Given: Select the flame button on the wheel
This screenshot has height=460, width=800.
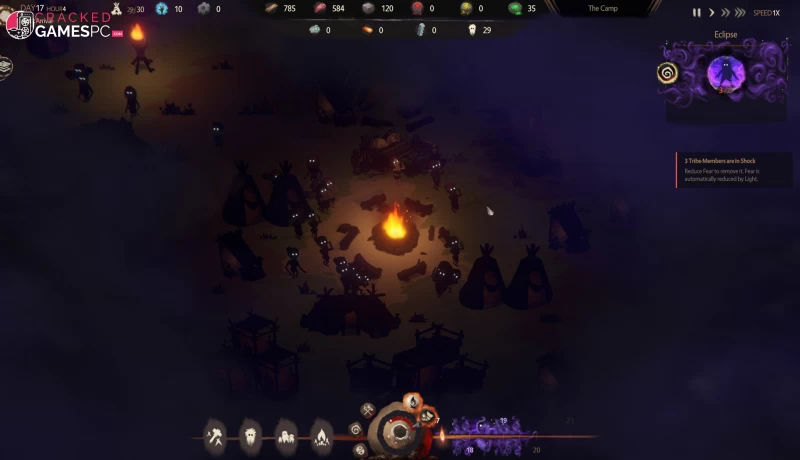Looking at the screenshot, I should (x=411, y=401).
